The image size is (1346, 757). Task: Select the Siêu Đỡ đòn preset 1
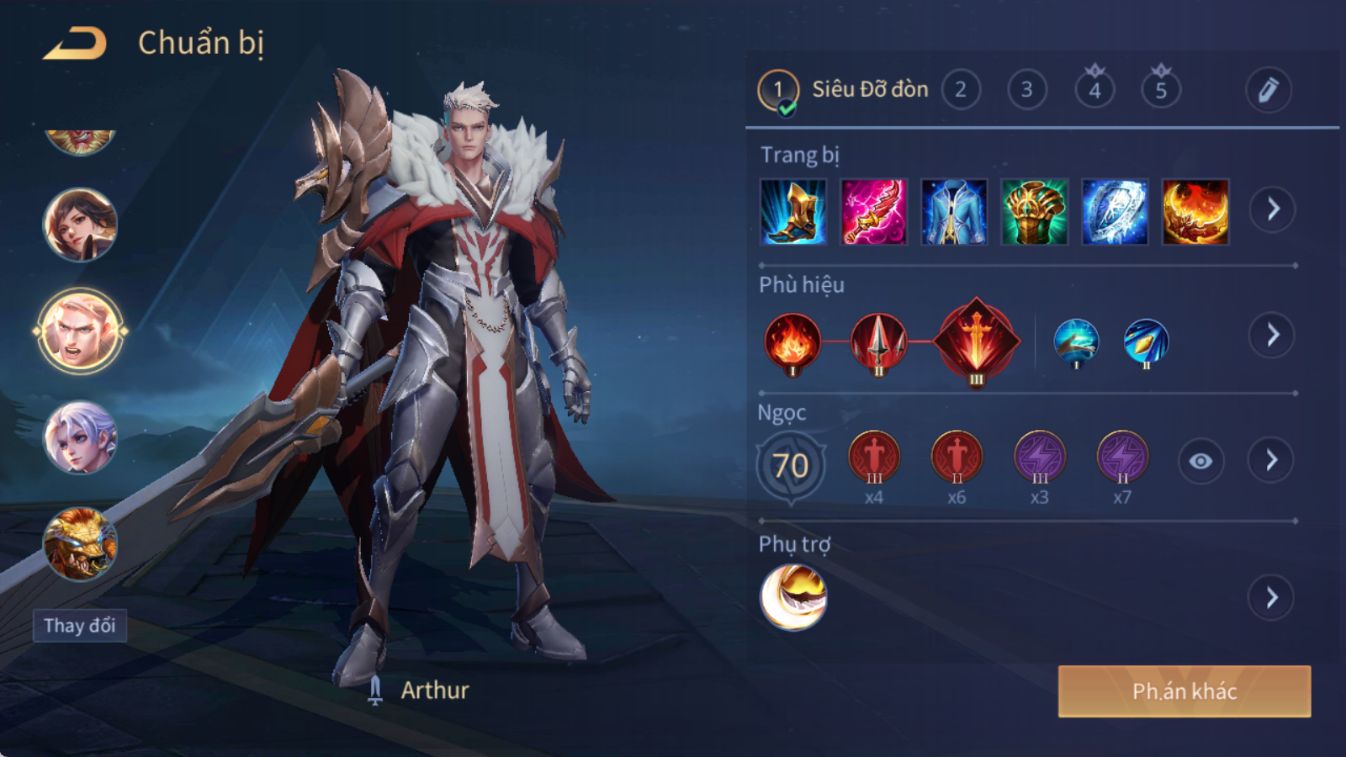[779, 90]
